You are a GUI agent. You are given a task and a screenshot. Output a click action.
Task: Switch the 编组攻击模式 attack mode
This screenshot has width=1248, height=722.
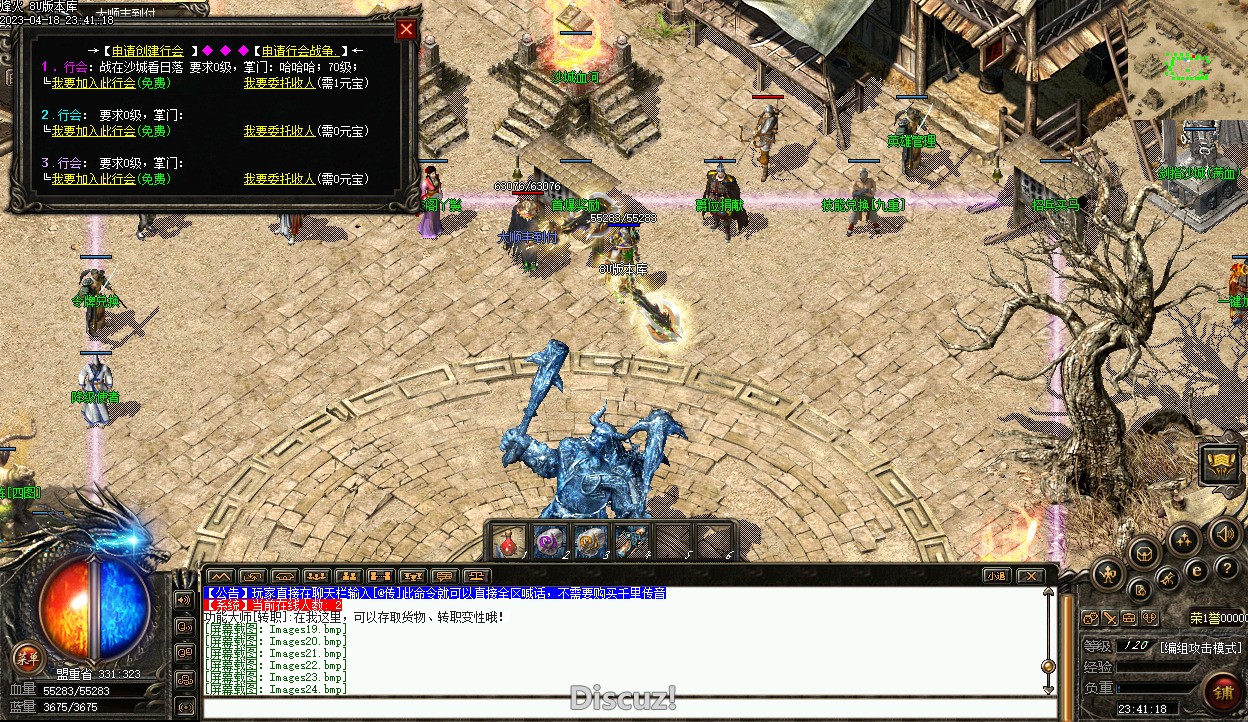(x=1200, y=647)
